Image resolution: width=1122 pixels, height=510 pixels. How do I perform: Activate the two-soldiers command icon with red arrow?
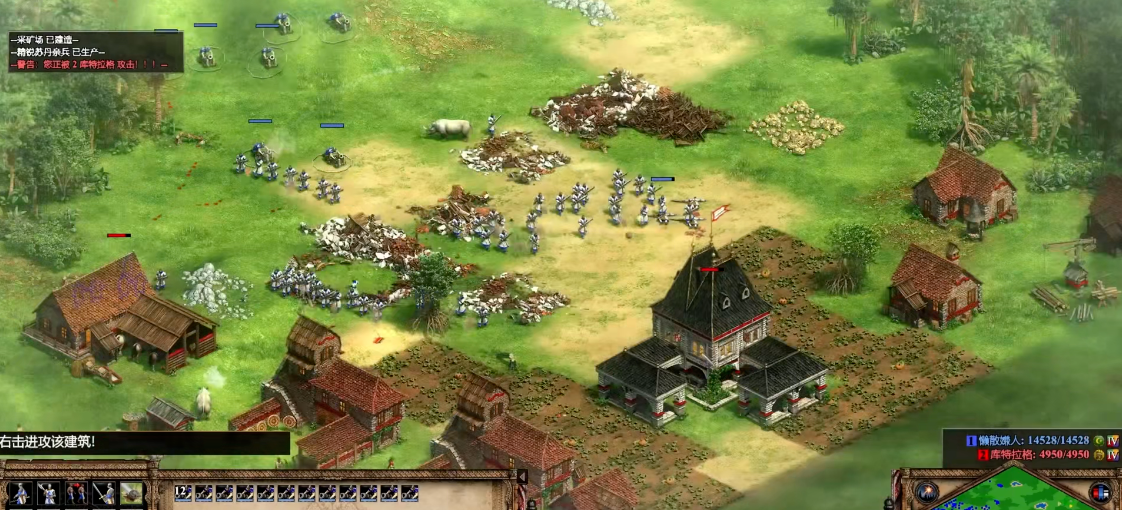76,493
